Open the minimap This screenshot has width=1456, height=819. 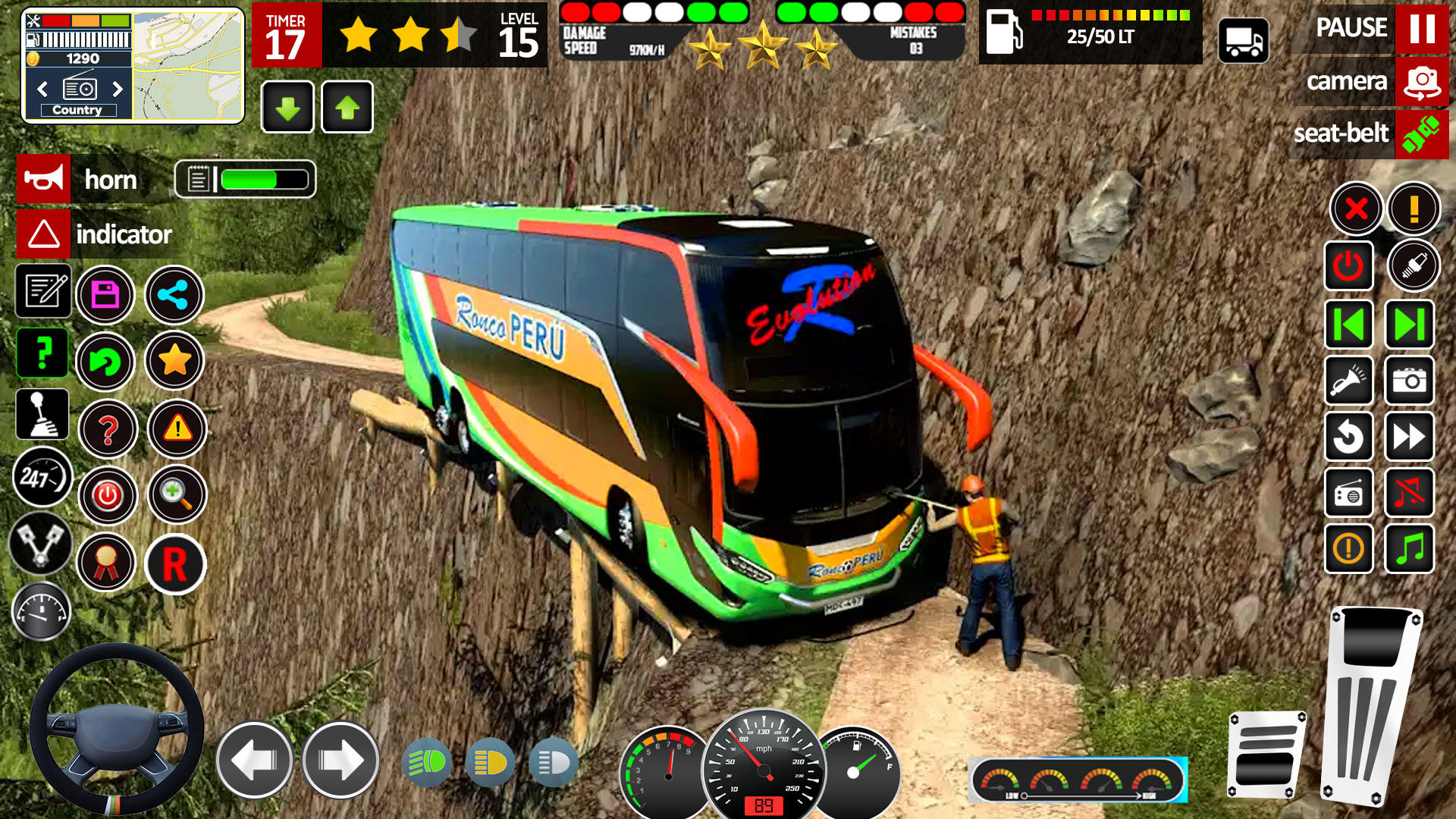[188, 66]
